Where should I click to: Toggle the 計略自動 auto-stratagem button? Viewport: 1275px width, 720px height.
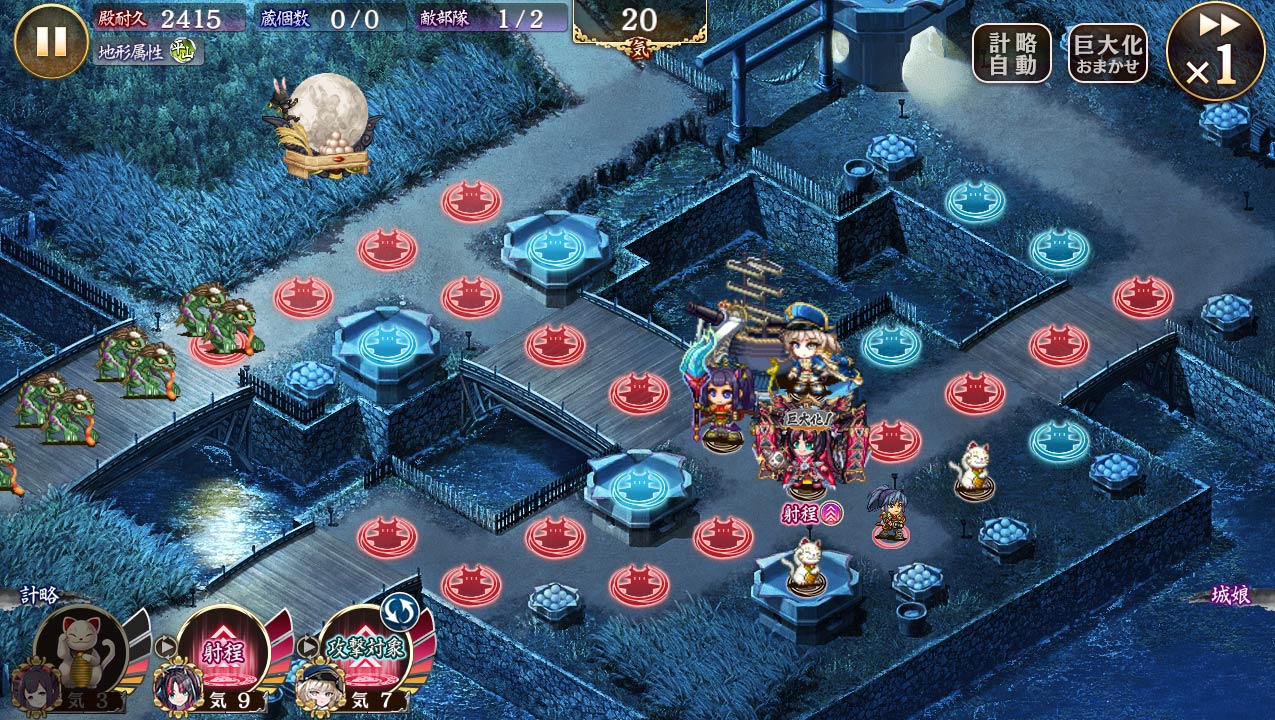(1012, 53)
